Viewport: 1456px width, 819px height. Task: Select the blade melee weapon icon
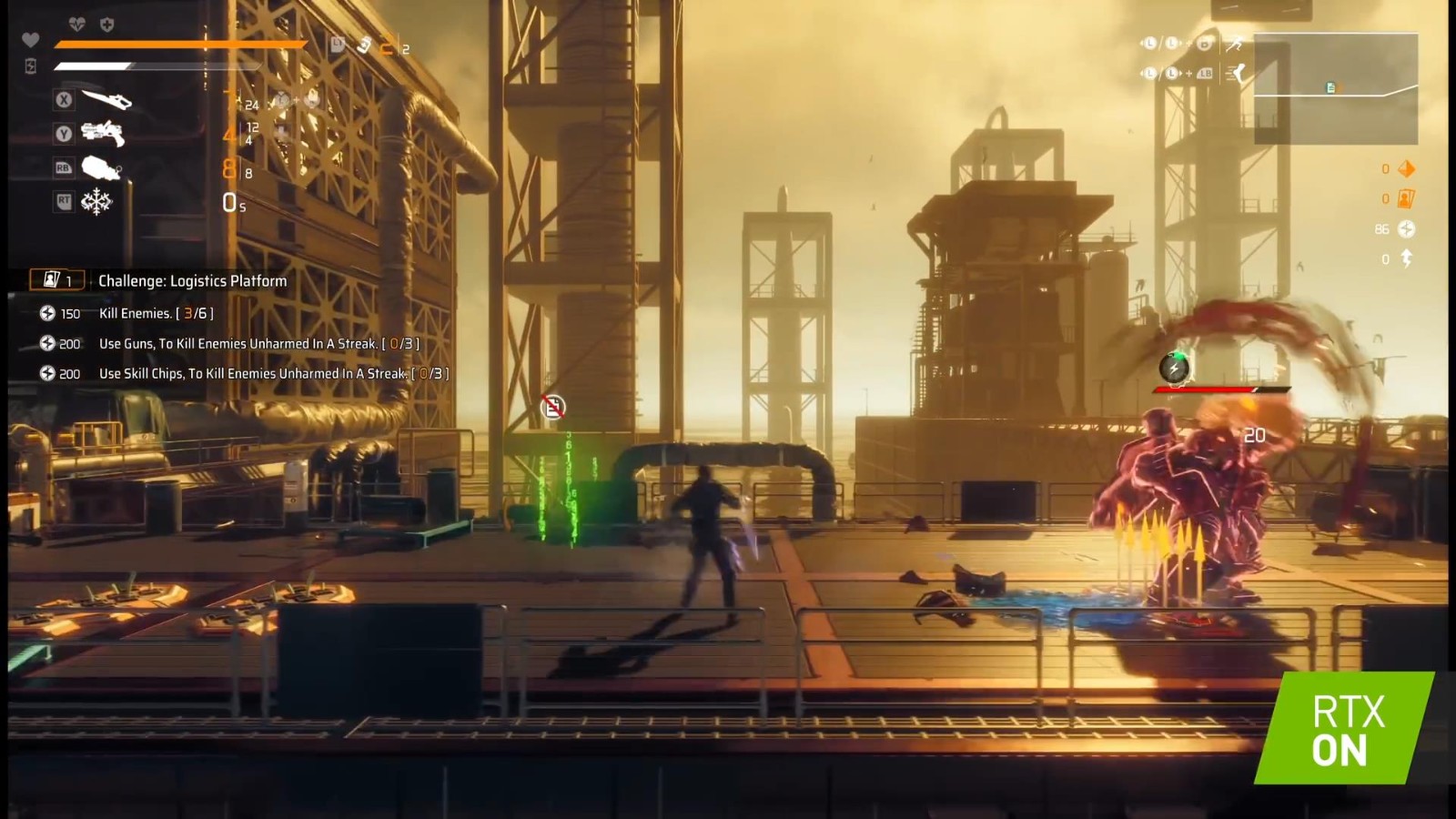[x=106, y=99]
